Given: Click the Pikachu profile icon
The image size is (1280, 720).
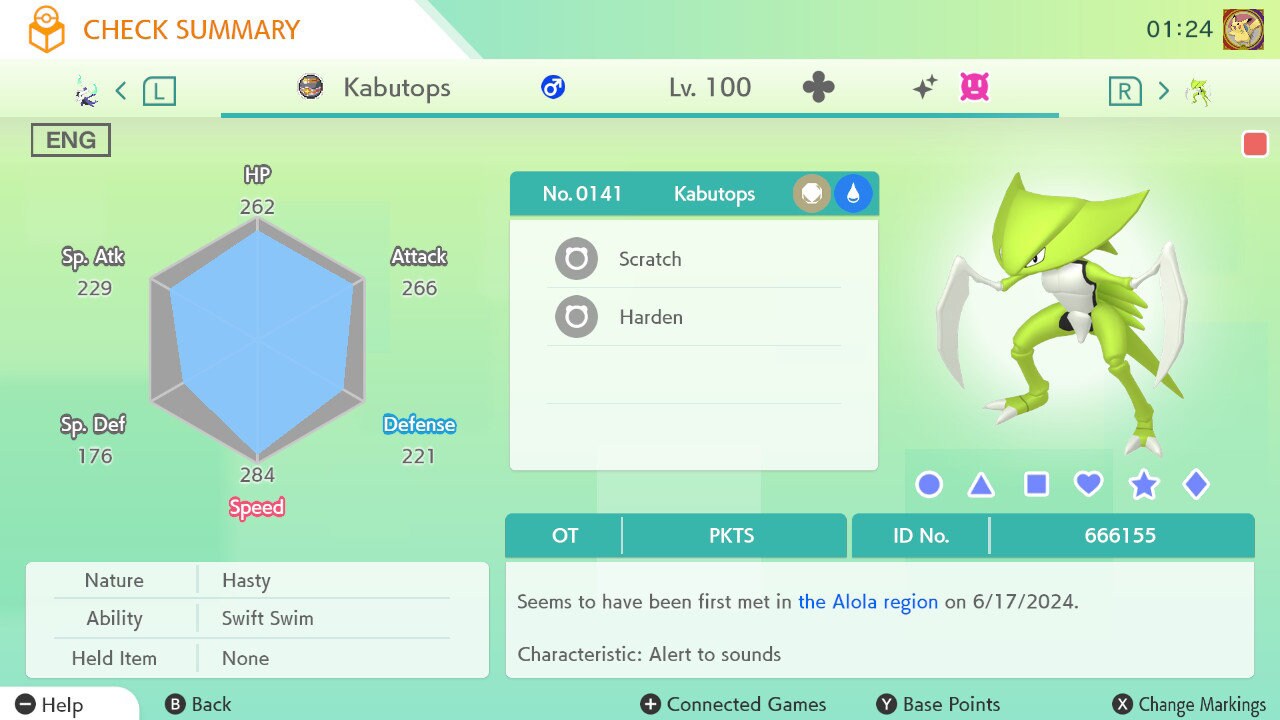Looking at the screenshot, I should [x=1243, y=29].
